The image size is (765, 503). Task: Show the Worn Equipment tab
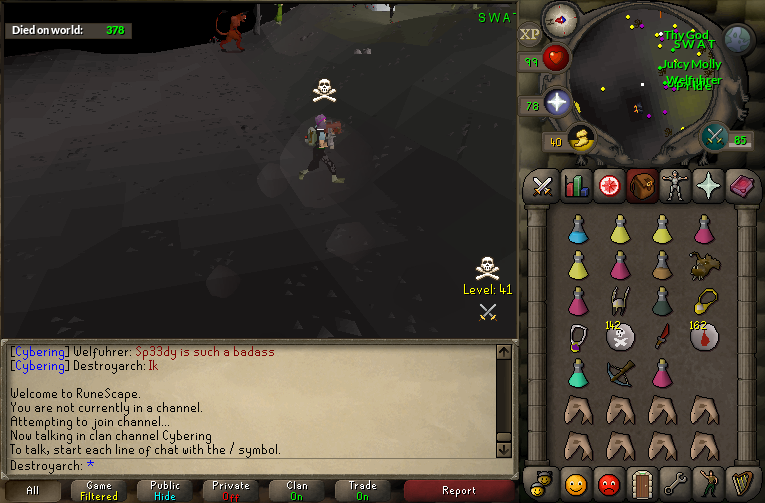coord(676,186)
